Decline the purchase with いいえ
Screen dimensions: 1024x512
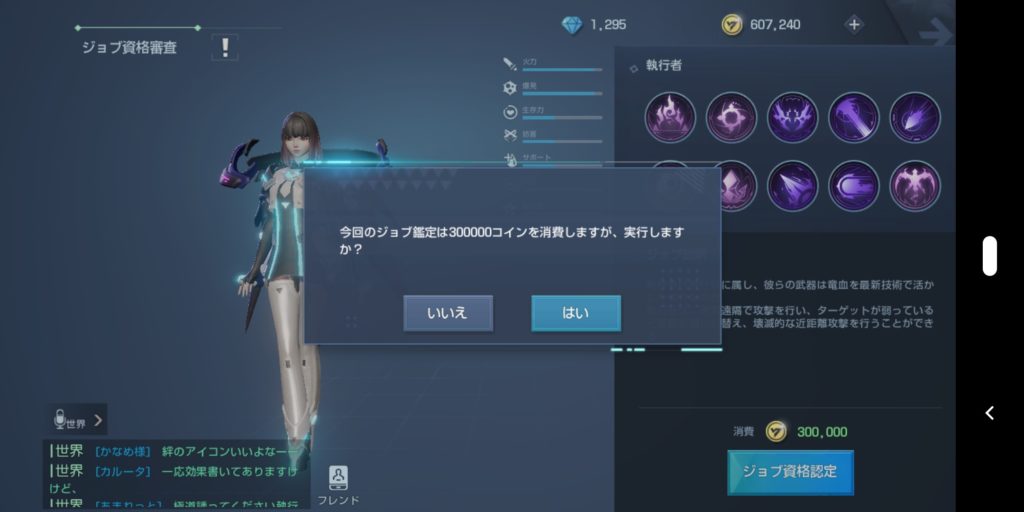448,313
